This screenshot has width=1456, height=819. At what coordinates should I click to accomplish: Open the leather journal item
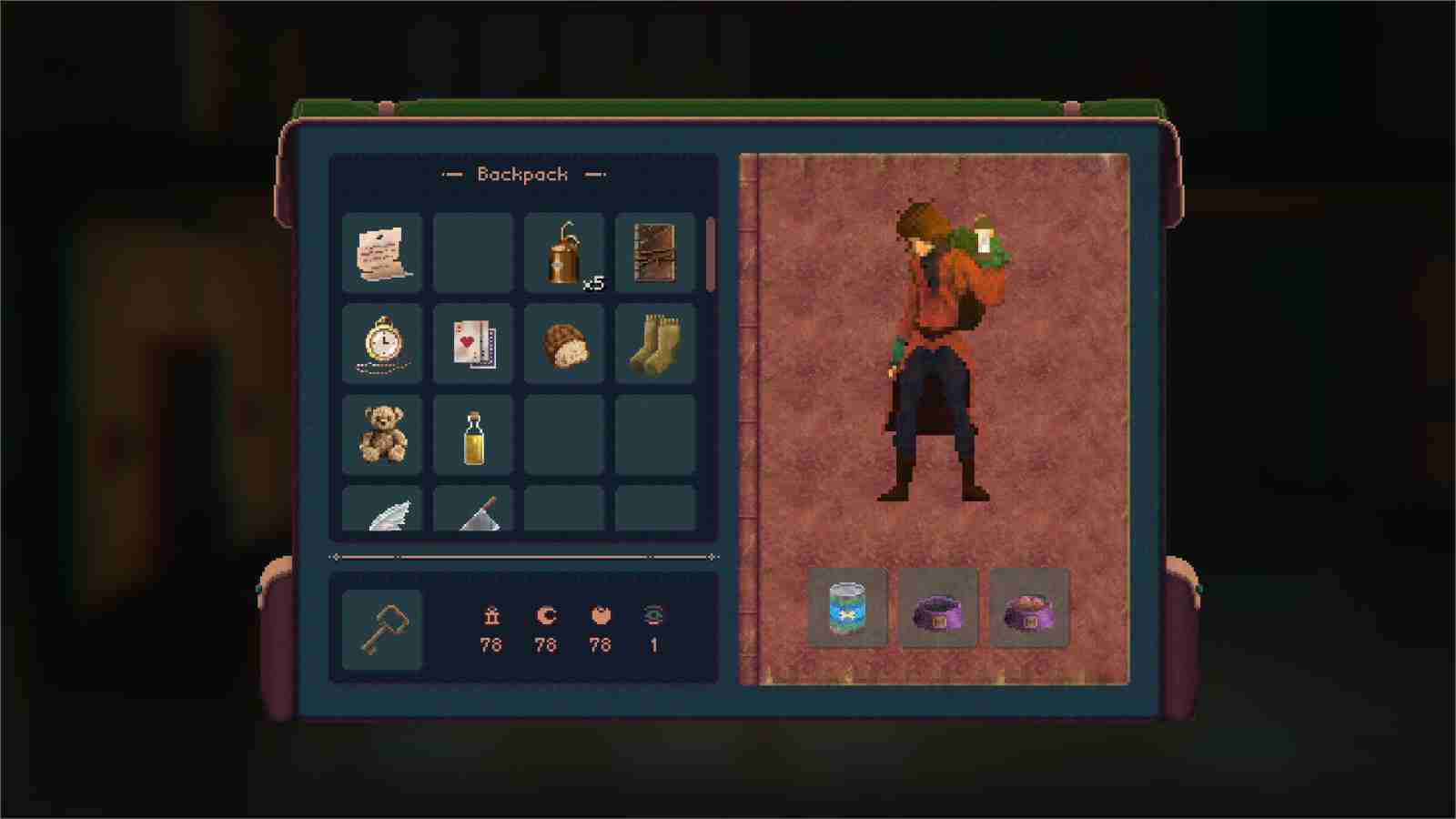(655, 253)
